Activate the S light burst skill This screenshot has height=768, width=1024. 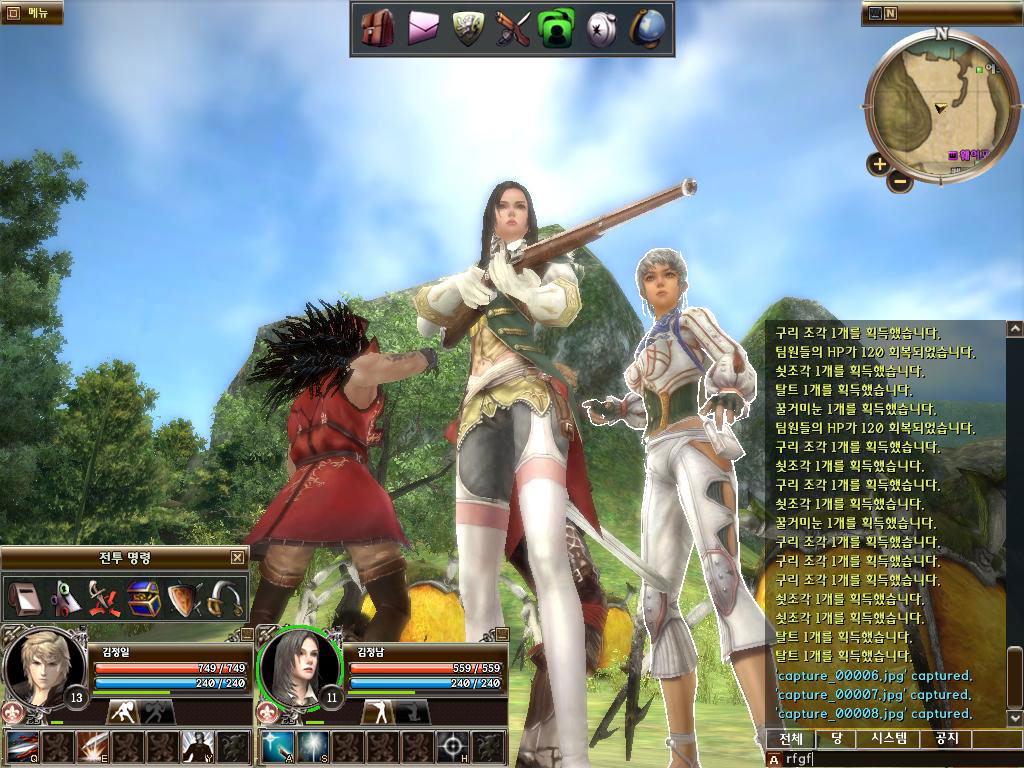click(x=314, y=747)
